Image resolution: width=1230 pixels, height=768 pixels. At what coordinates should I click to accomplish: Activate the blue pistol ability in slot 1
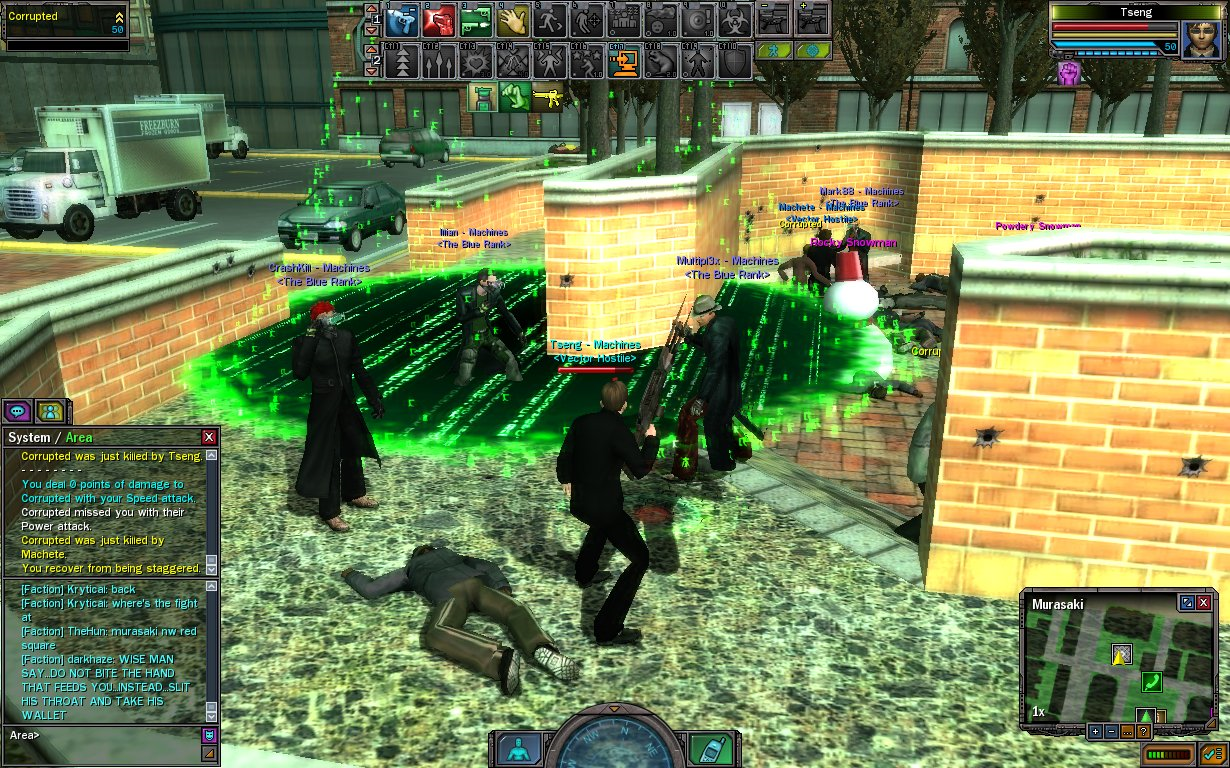pyautogui.click(x=402, y=20)
